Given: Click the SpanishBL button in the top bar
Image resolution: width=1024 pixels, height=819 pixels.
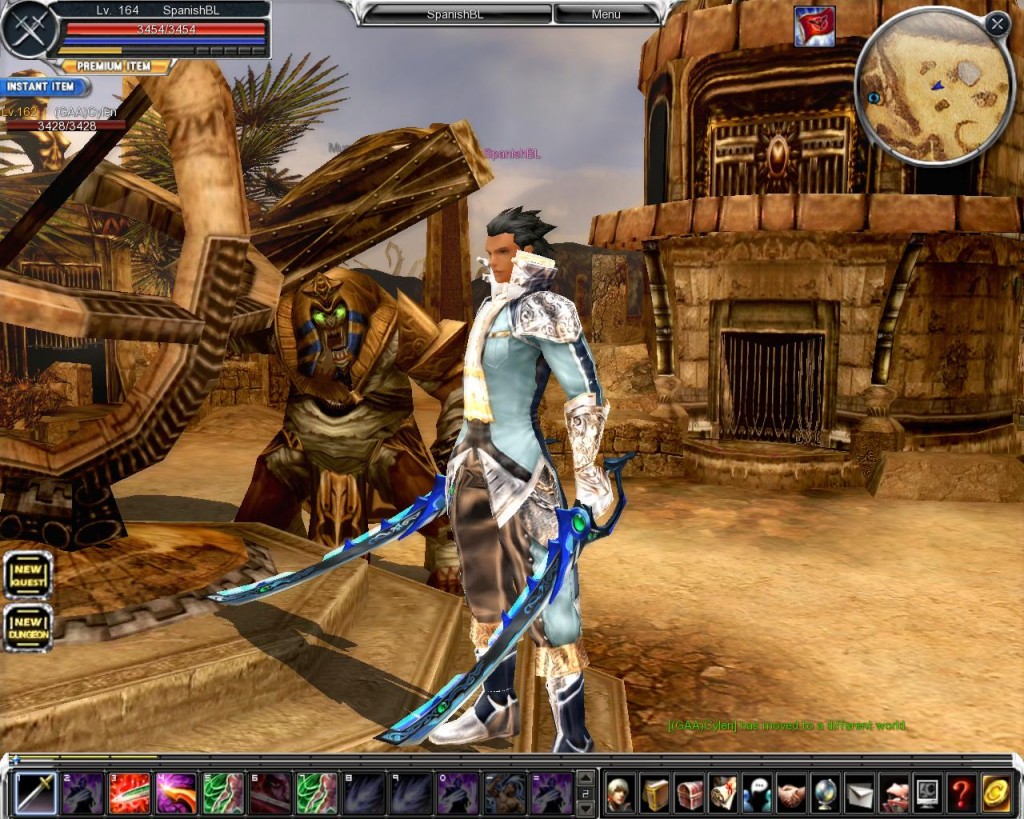Looking at the screenshot, I should (x=455, y=15).
